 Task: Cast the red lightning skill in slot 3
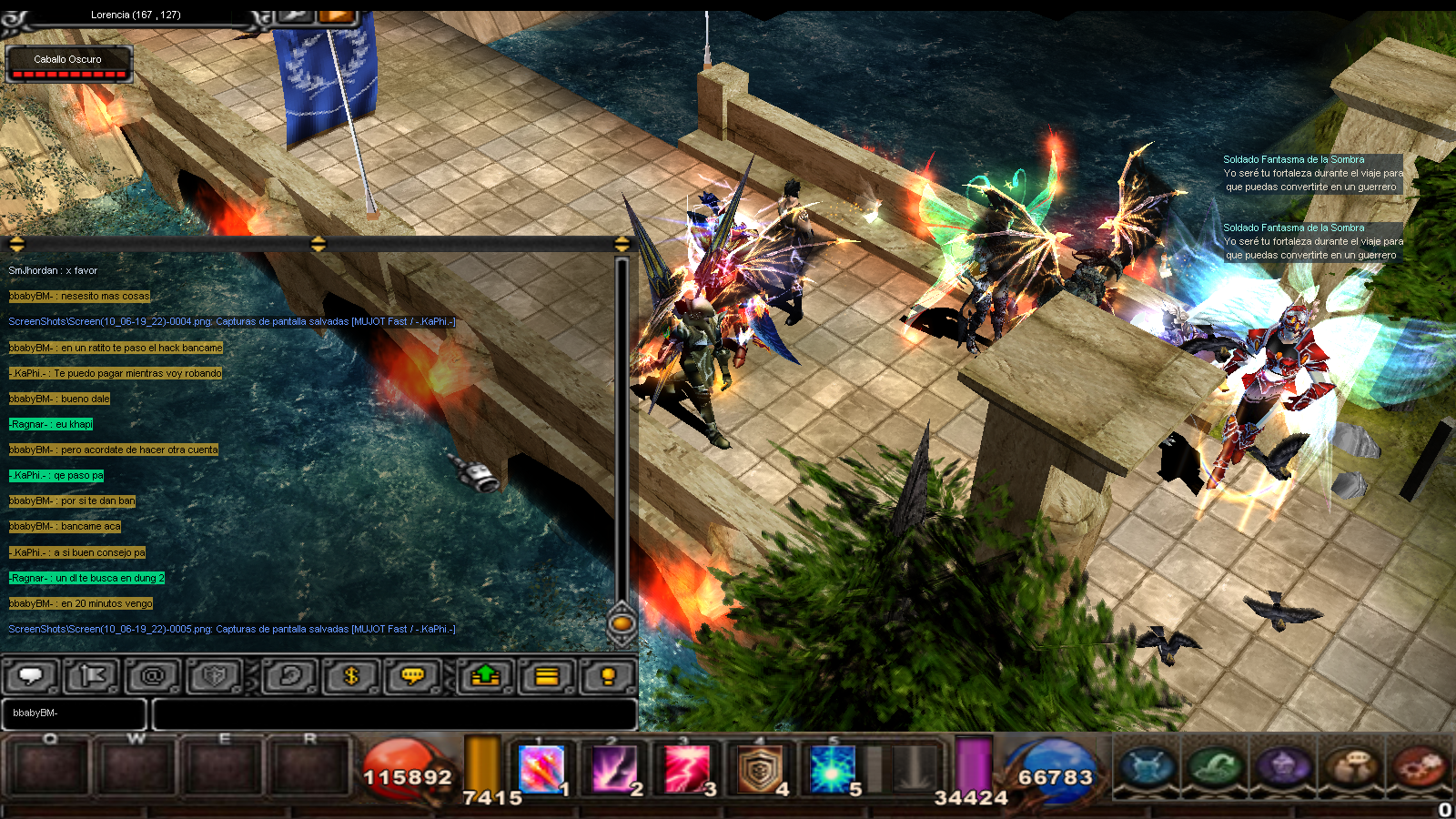[x=687, y=769]
